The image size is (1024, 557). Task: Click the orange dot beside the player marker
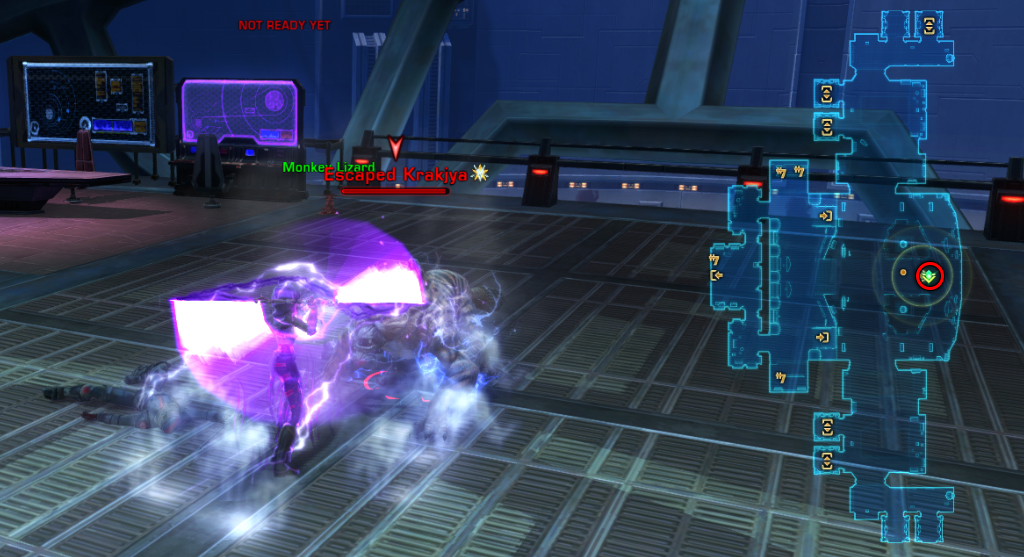tap(903, 272)
